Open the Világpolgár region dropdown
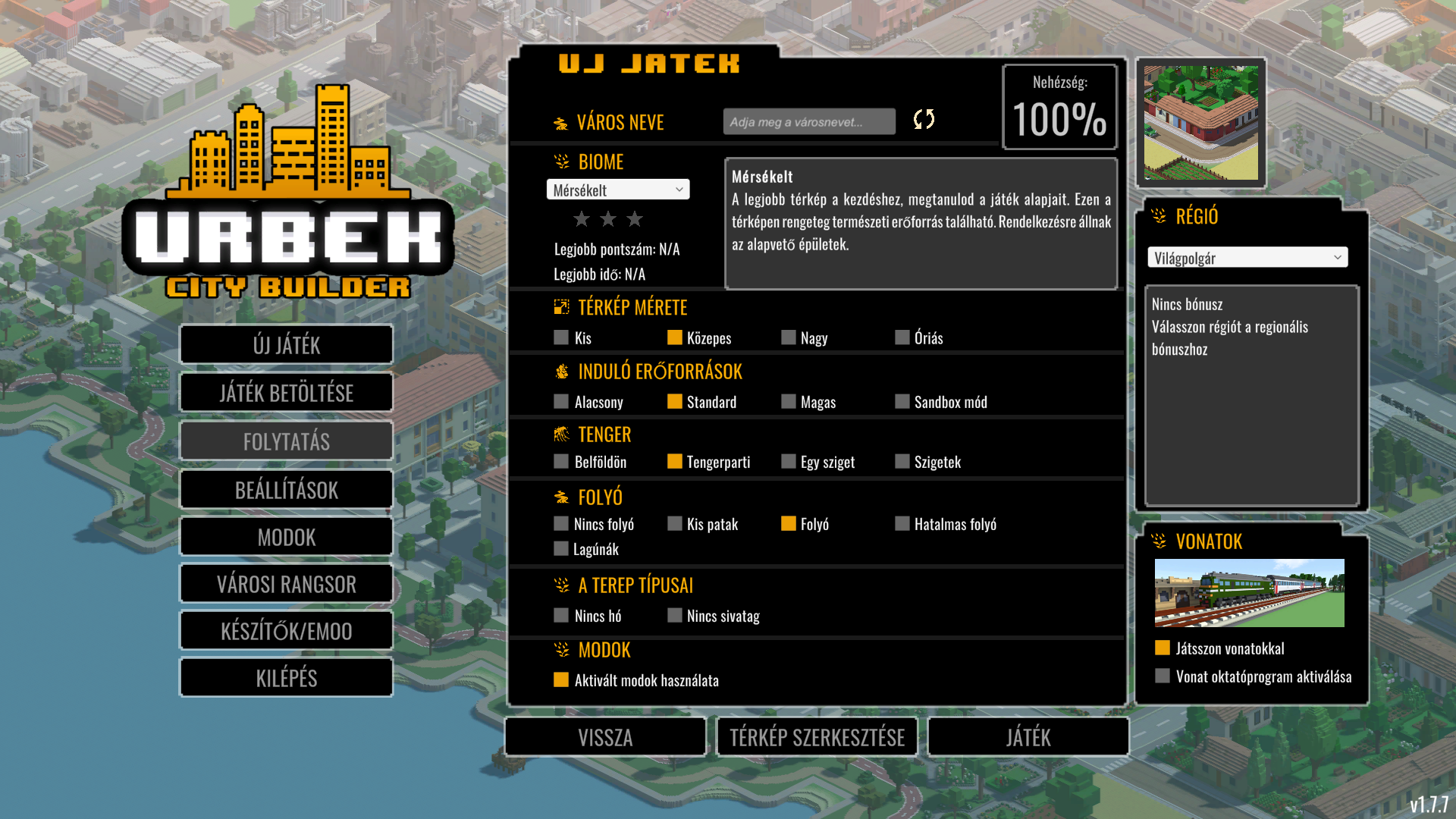Screen dimensions: 1456x819 click(1247, 258)
